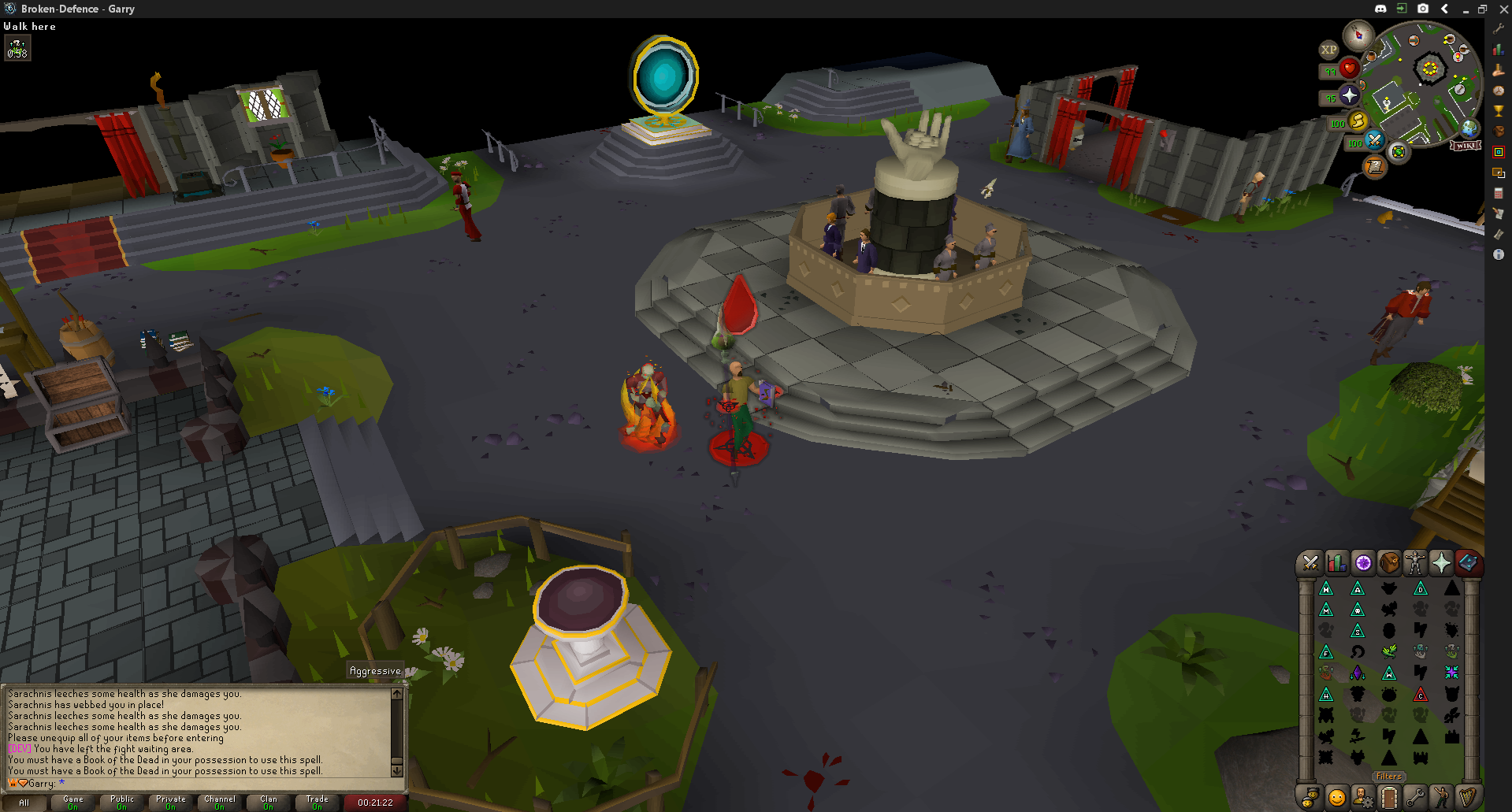1512x812 pixels.
Task: Switch to the All chat tab
Action: [x=24, y=802]
